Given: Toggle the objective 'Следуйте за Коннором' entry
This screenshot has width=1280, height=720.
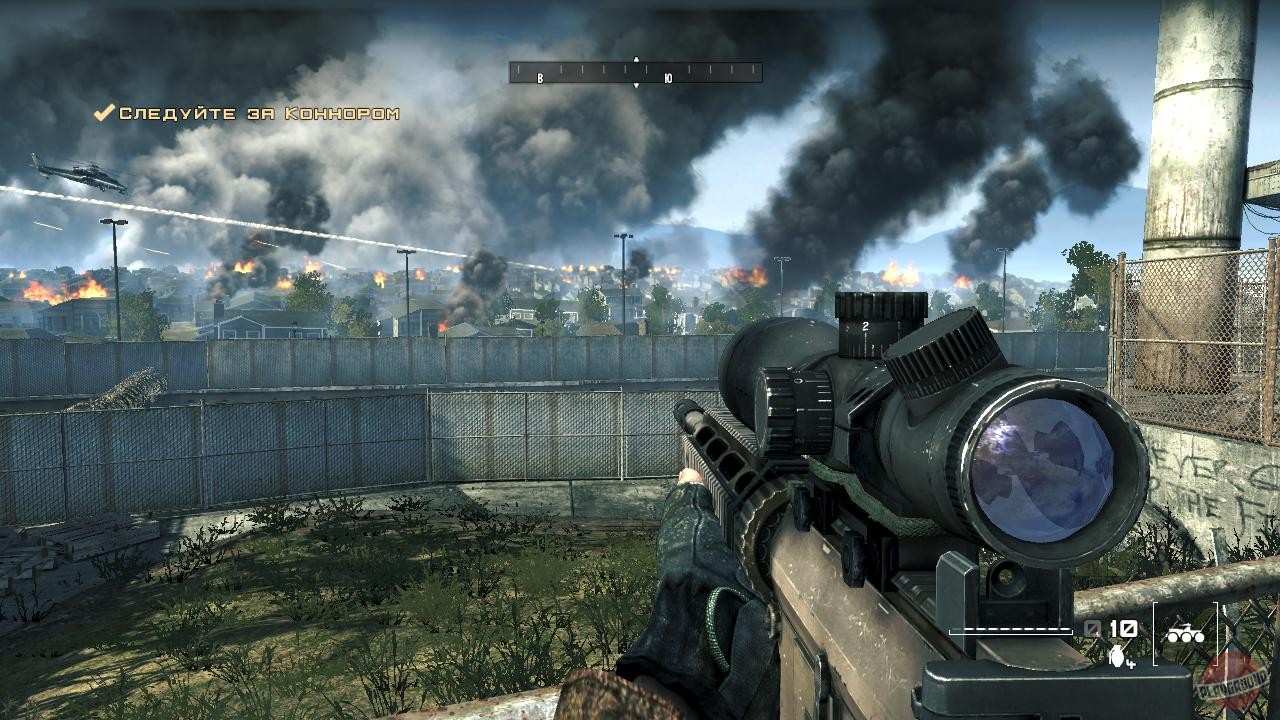Looking at the screenshot, I should [255, 113].
